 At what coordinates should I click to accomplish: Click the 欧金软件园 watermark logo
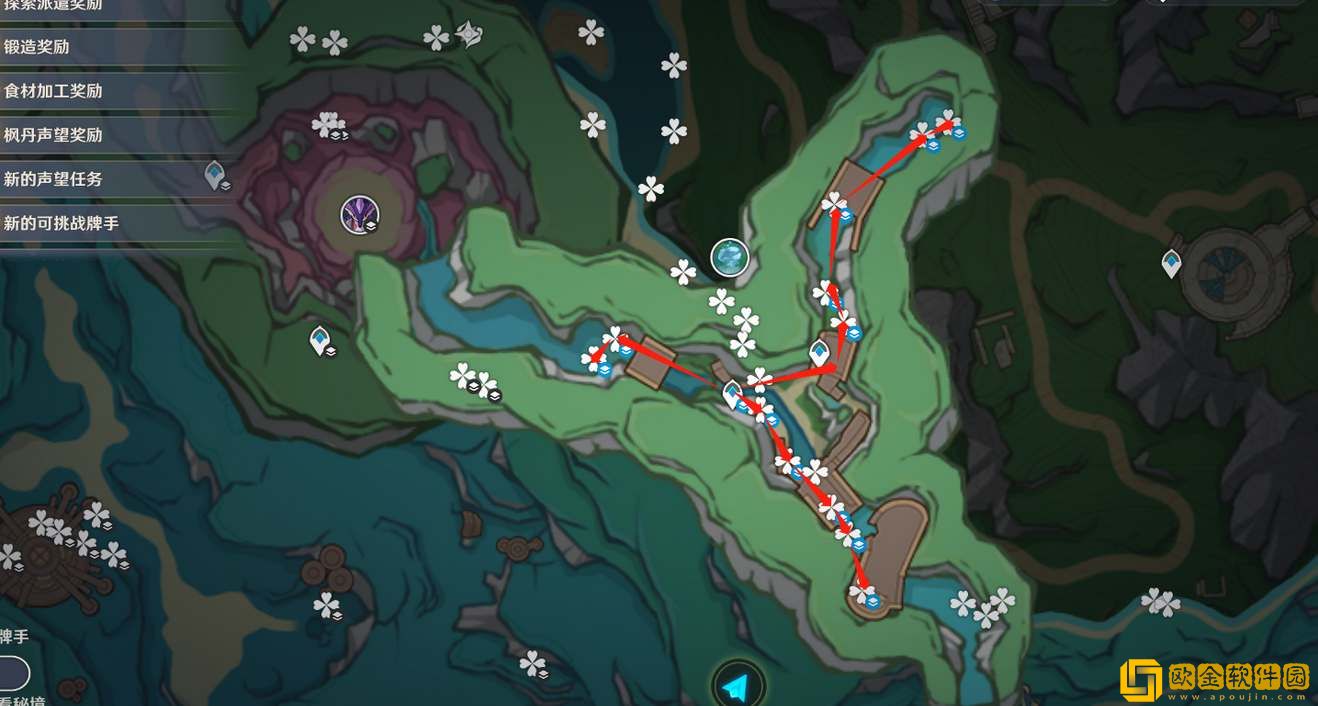[x=1214, y=676]
